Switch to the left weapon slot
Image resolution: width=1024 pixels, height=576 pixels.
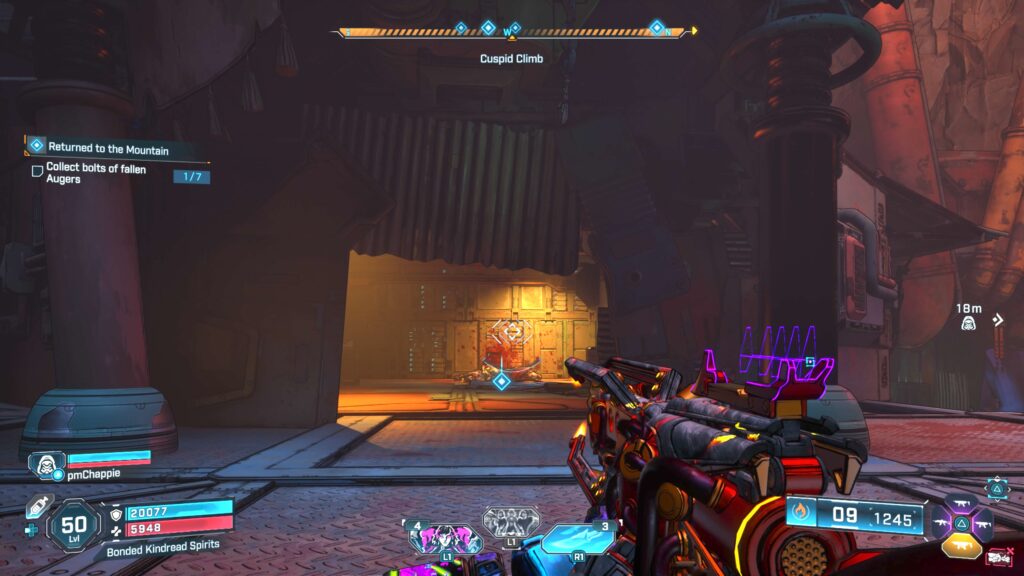click(x=940, y=522)
